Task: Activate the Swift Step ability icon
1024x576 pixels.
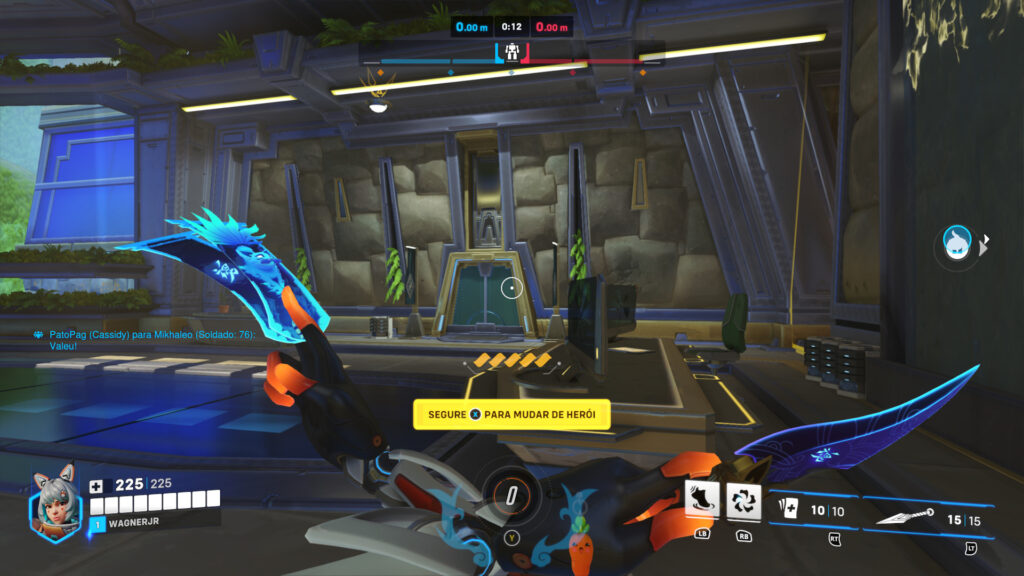Action: coord(702,498)
